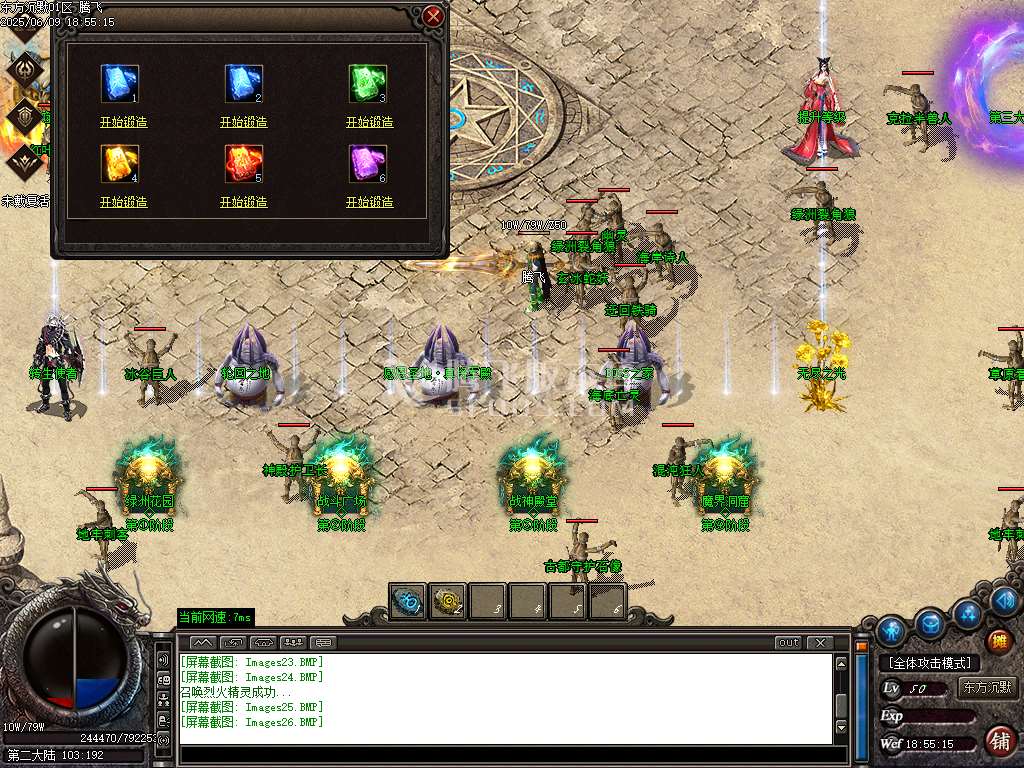1024x768 pixels.
Task: Use the blue rune item in hotbar slot 1
Action: 408,601
